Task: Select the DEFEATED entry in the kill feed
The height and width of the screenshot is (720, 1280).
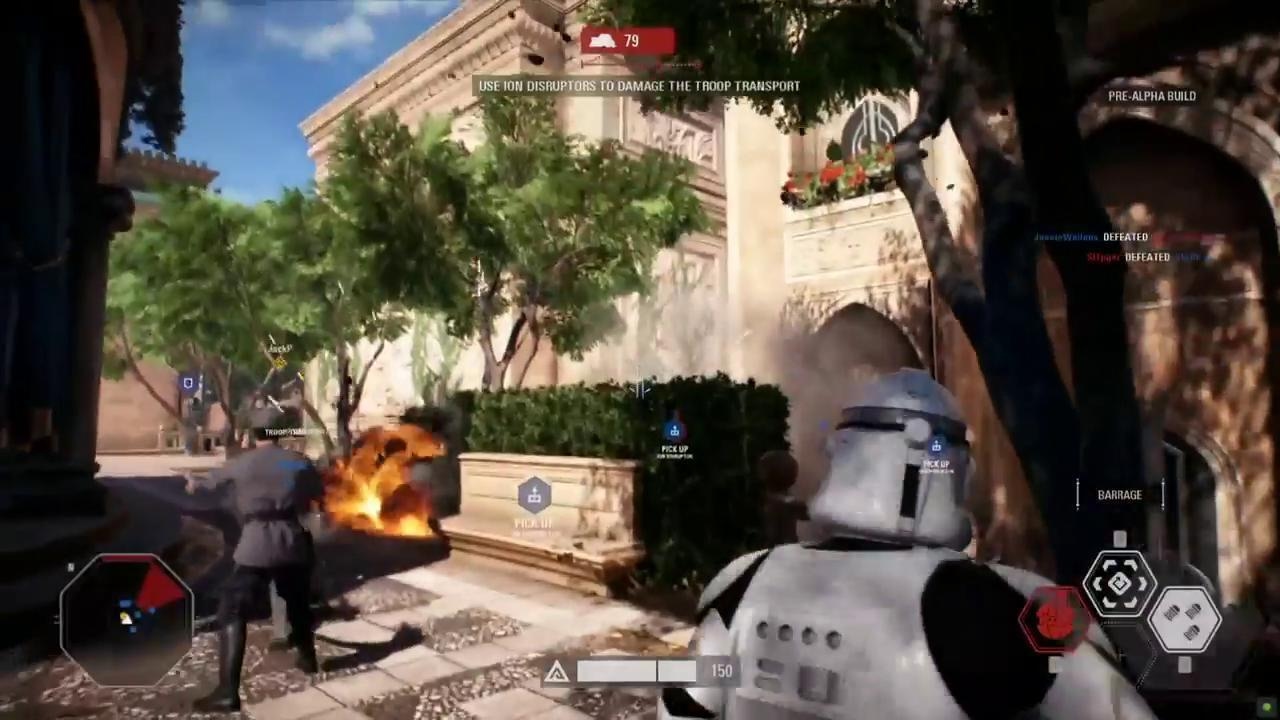Action: coord(1125,237)
